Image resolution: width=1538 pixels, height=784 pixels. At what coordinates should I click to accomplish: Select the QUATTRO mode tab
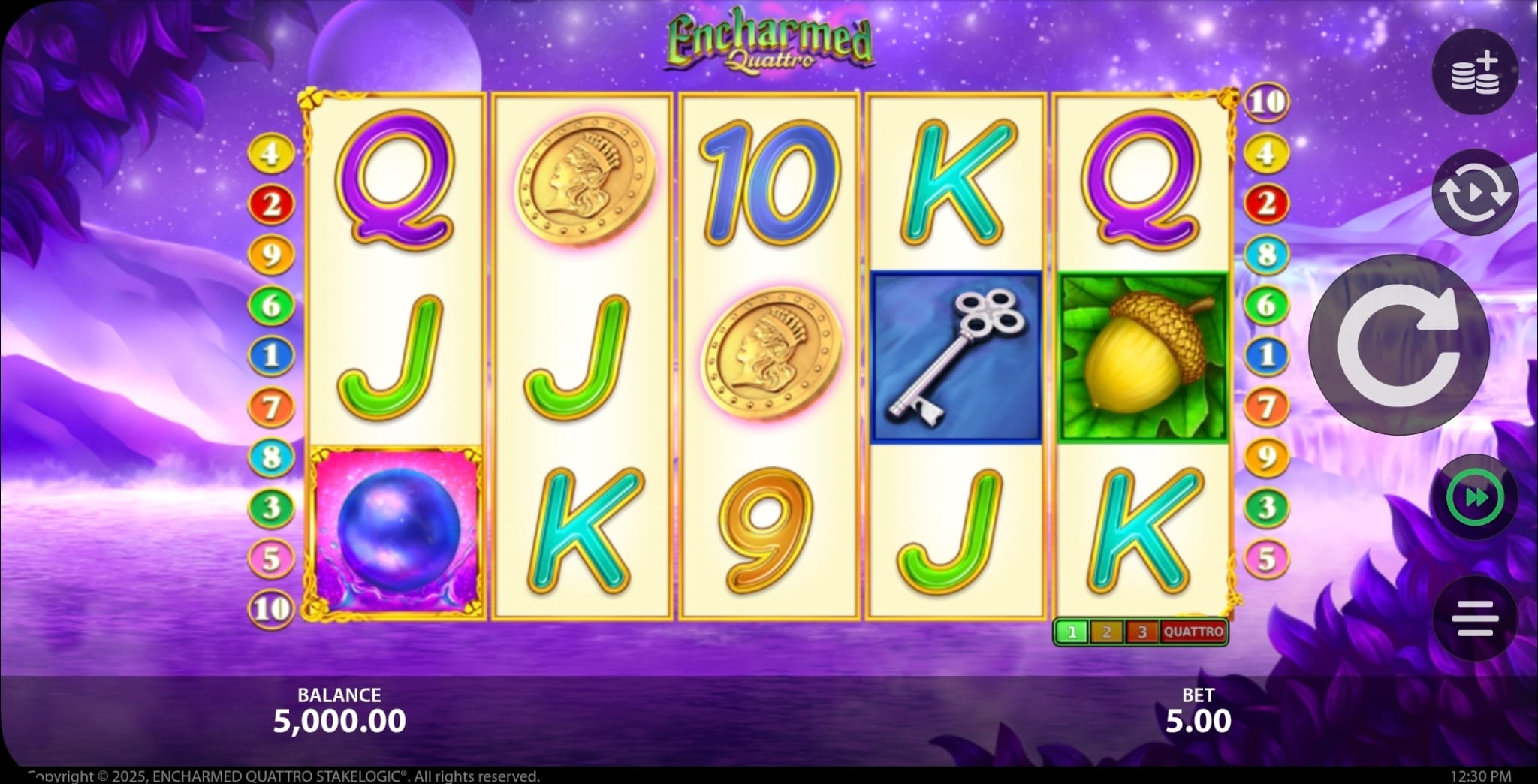[1193, 632]
